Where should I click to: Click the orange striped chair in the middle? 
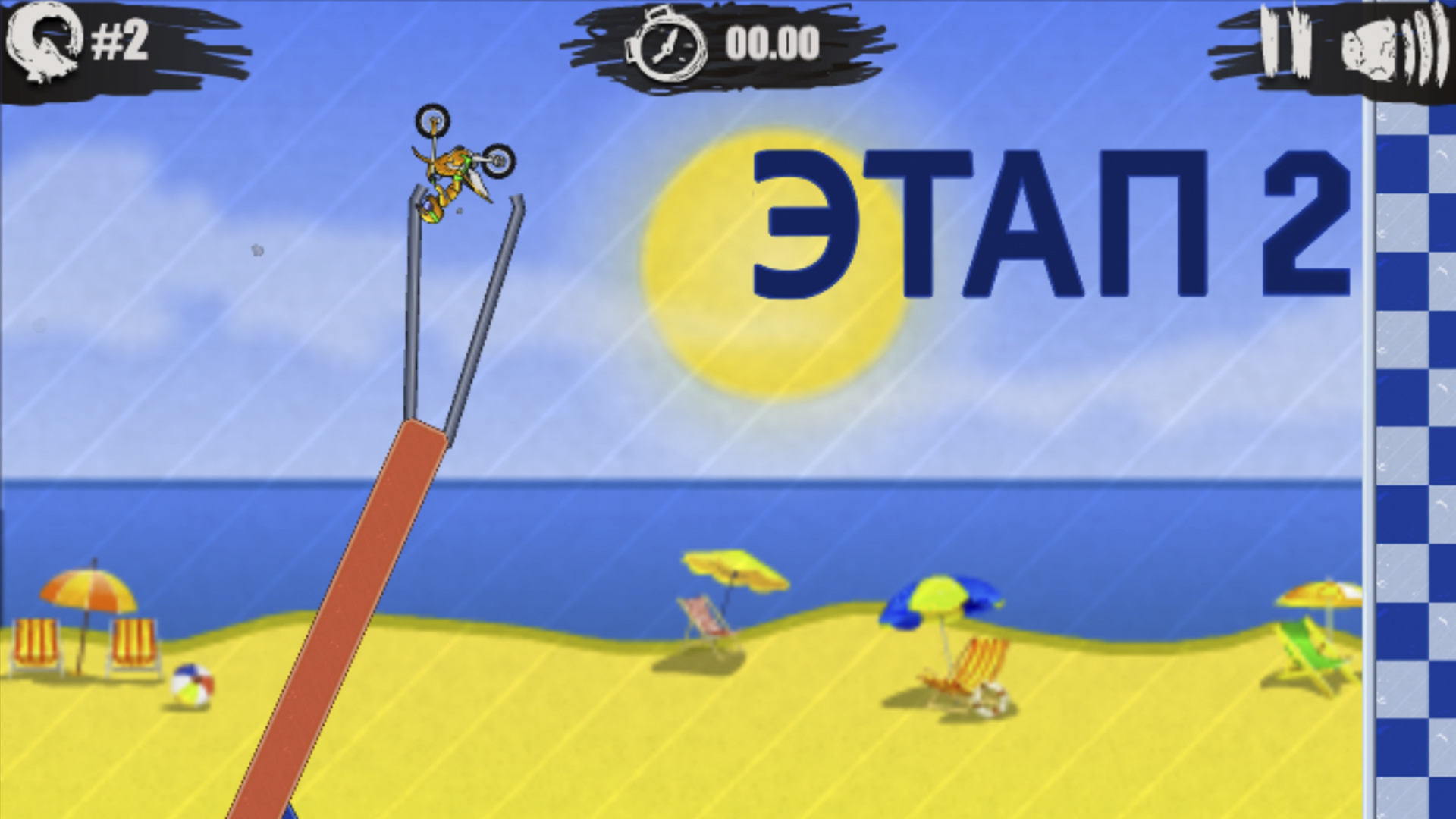click(978, 667)
